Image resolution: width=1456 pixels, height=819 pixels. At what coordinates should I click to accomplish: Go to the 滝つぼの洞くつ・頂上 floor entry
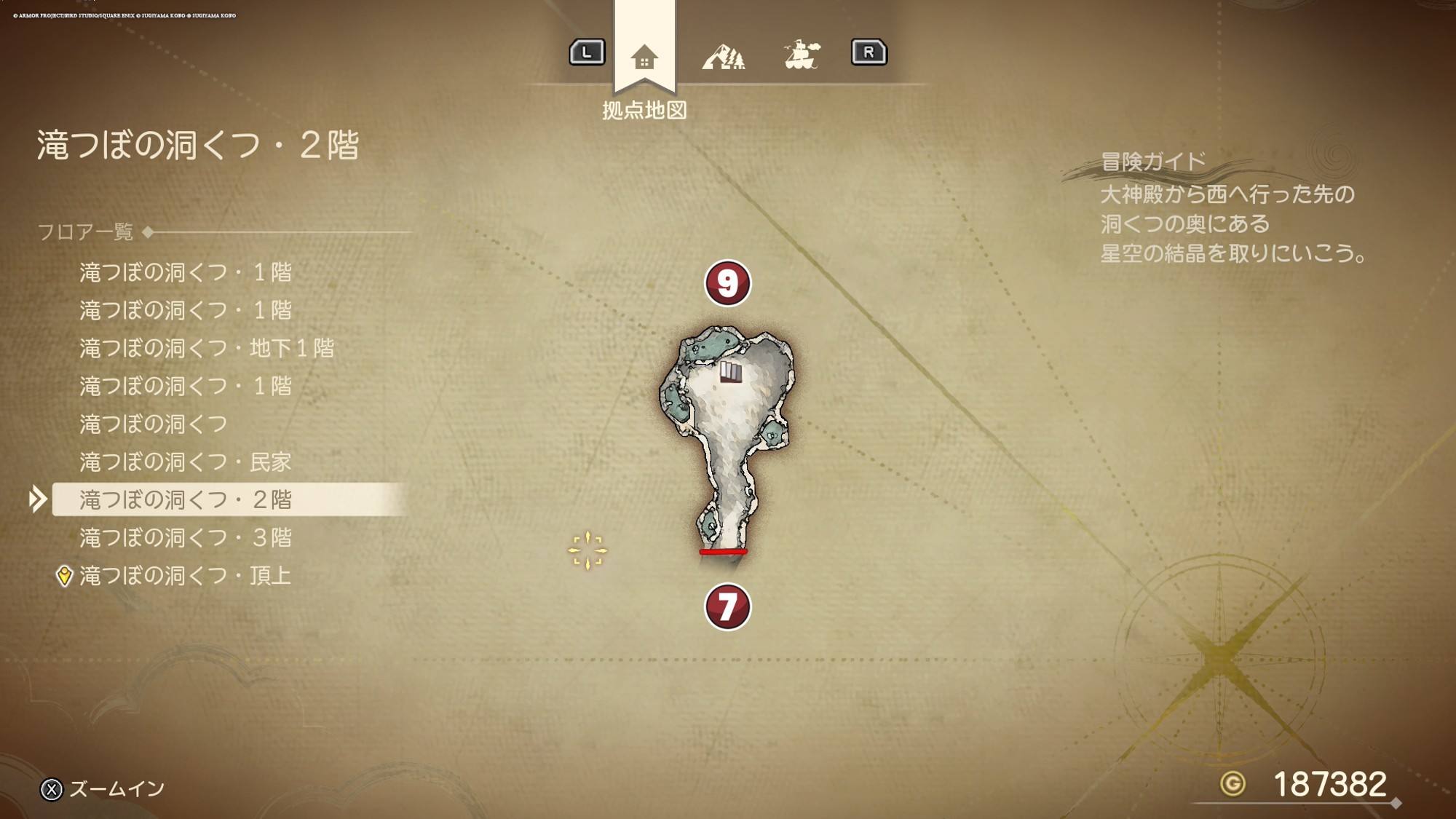(185, 576)
